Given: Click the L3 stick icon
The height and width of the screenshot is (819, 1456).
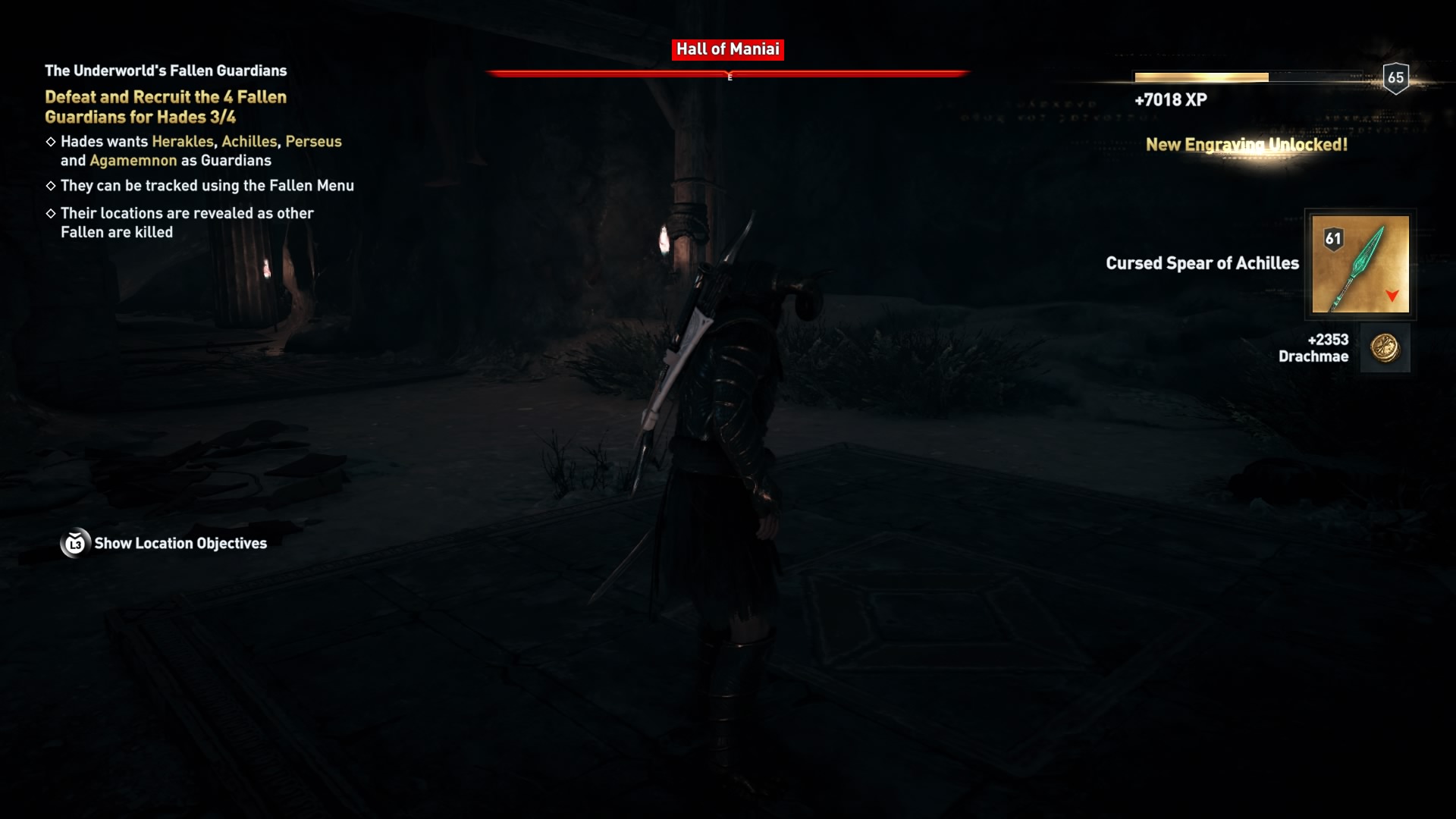Looking at the screenshot, I should [74, 543].
